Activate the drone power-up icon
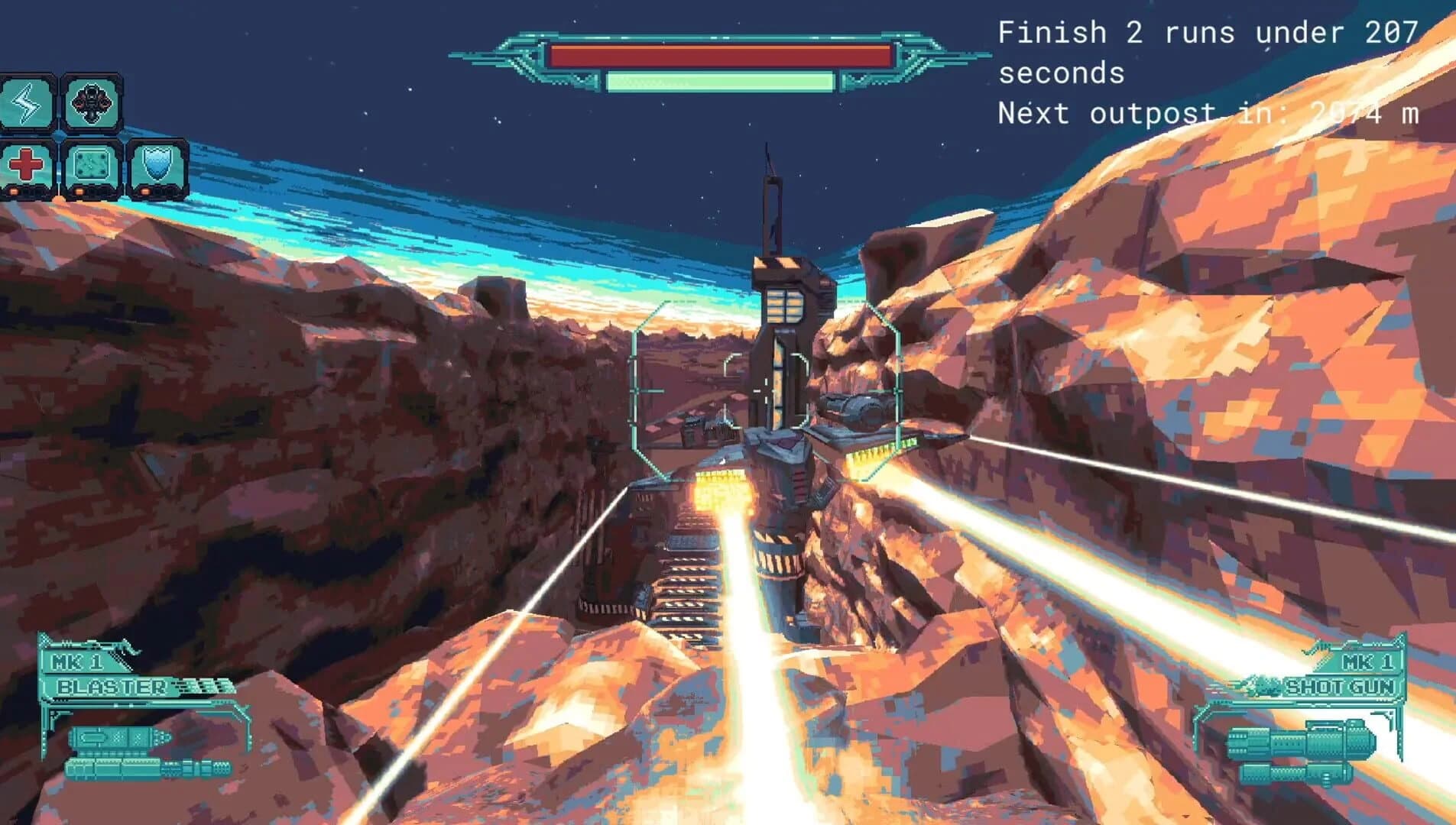 [x=92, y=103]
